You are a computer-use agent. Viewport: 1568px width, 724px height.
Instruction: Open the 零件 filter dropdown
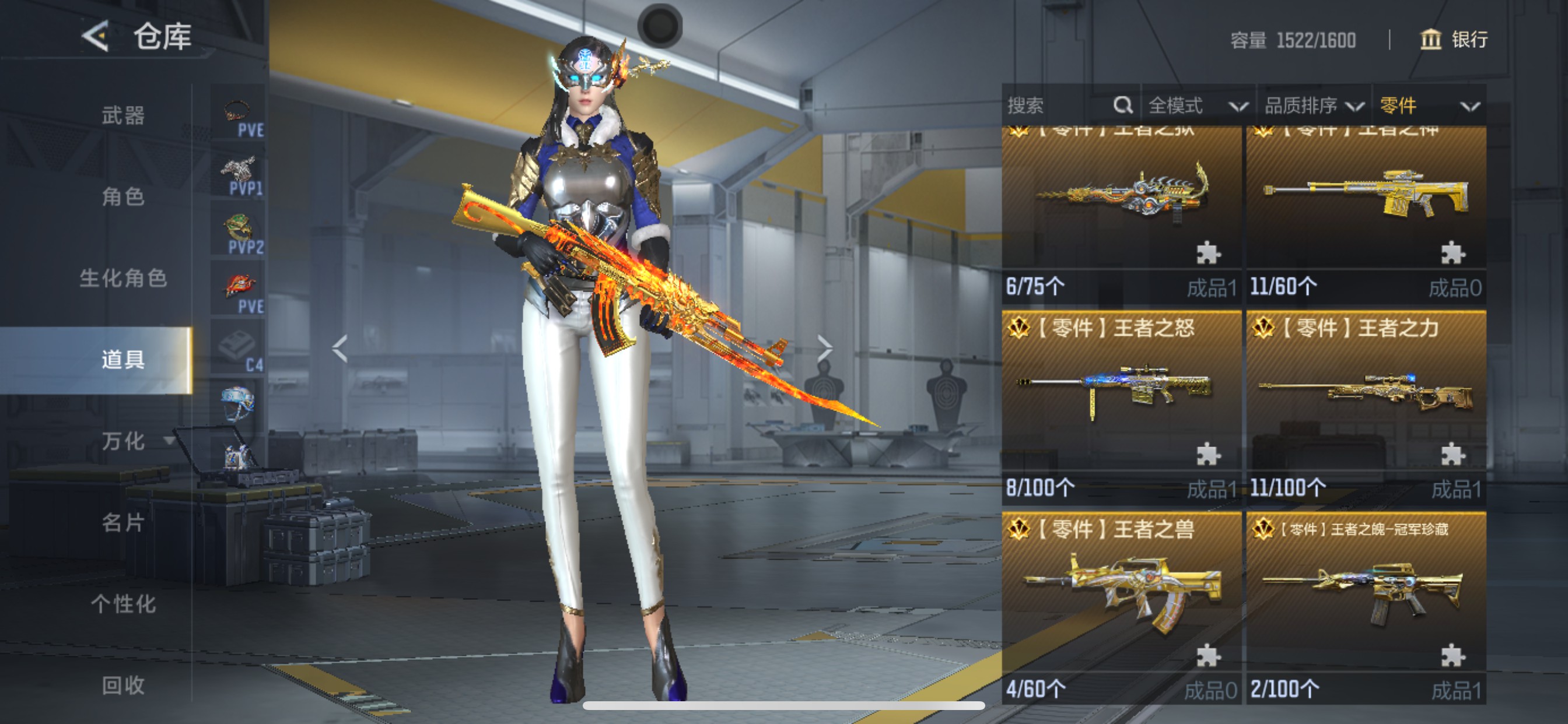(x=1428, y=106)
